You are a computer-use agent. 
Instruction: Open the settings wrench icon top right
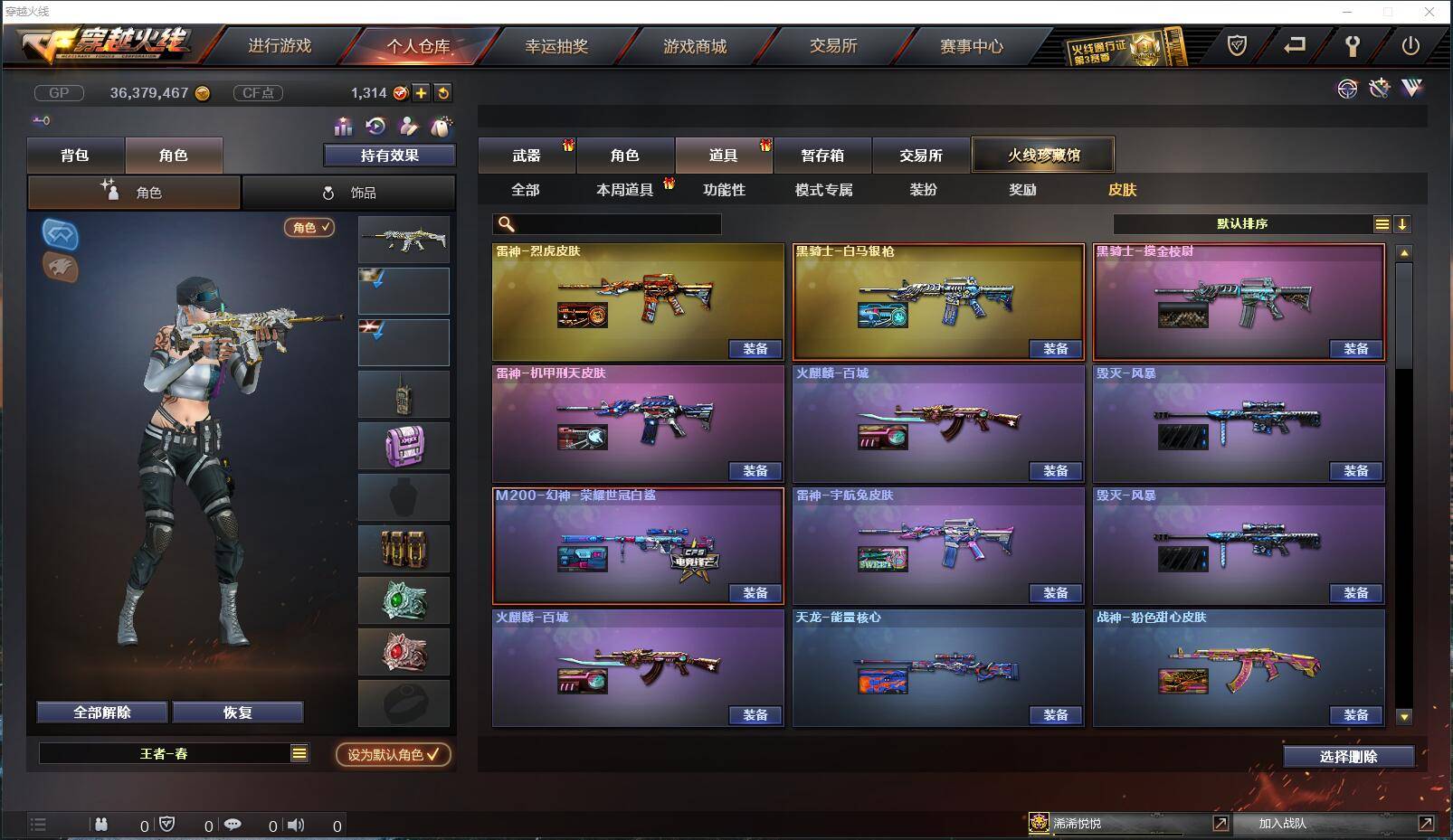[x=1353, y=45]
